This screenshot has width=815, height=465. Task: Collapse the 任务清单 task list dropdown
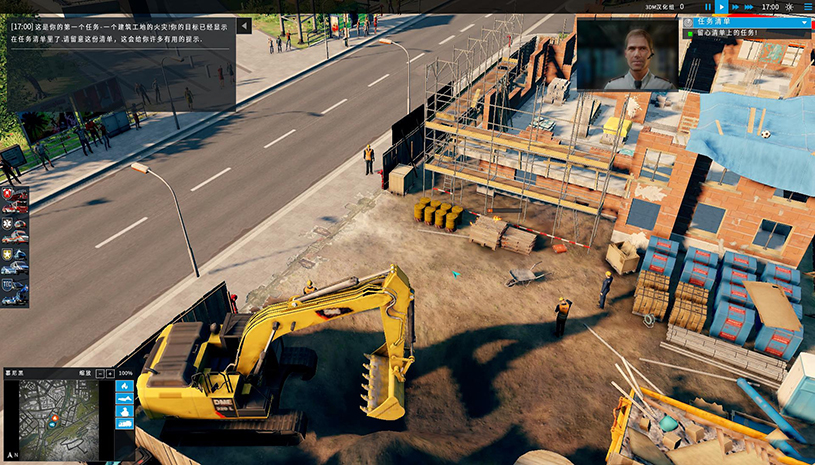[x=804, y=21]
